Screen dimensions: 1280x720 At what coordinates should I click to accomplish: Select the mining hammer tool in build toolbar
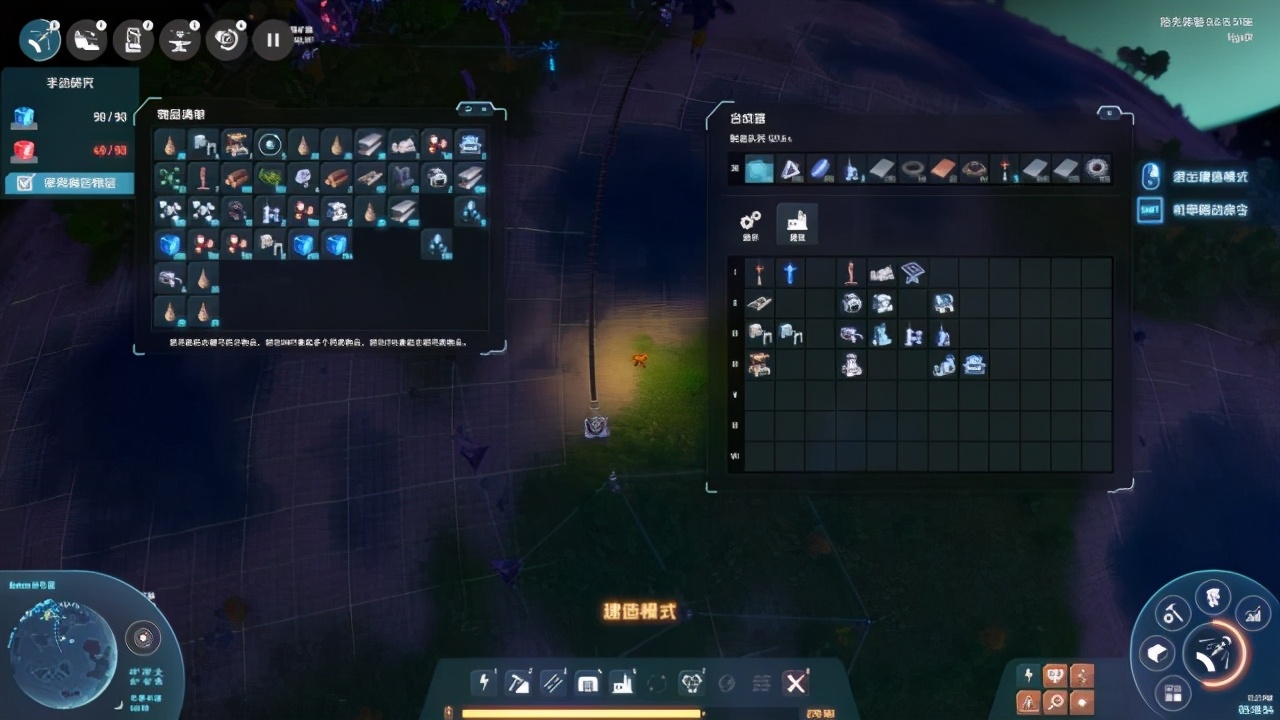pos(518,682)
